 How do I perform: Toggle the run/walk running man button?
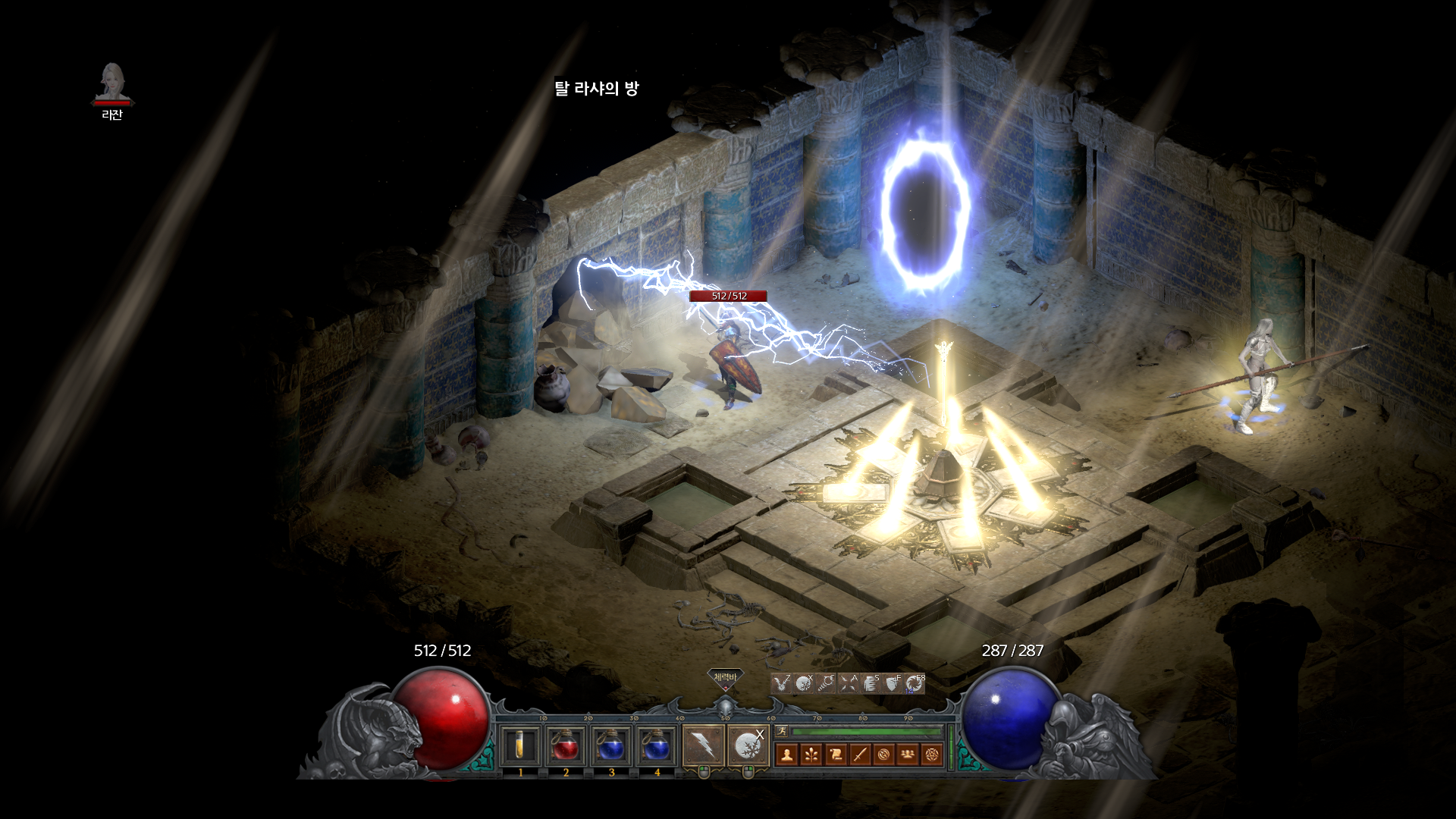(x=782, y=732)
